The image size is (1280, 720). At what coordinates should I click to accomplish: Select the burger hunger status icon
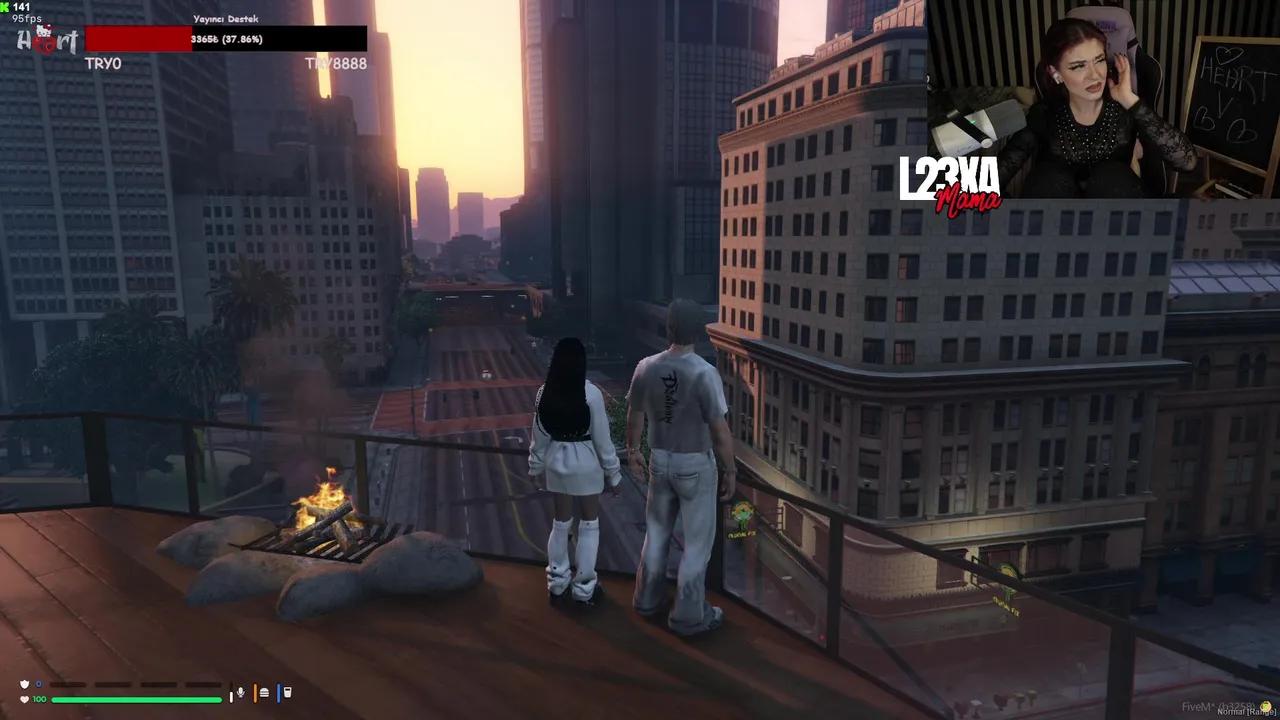[264, 693]
